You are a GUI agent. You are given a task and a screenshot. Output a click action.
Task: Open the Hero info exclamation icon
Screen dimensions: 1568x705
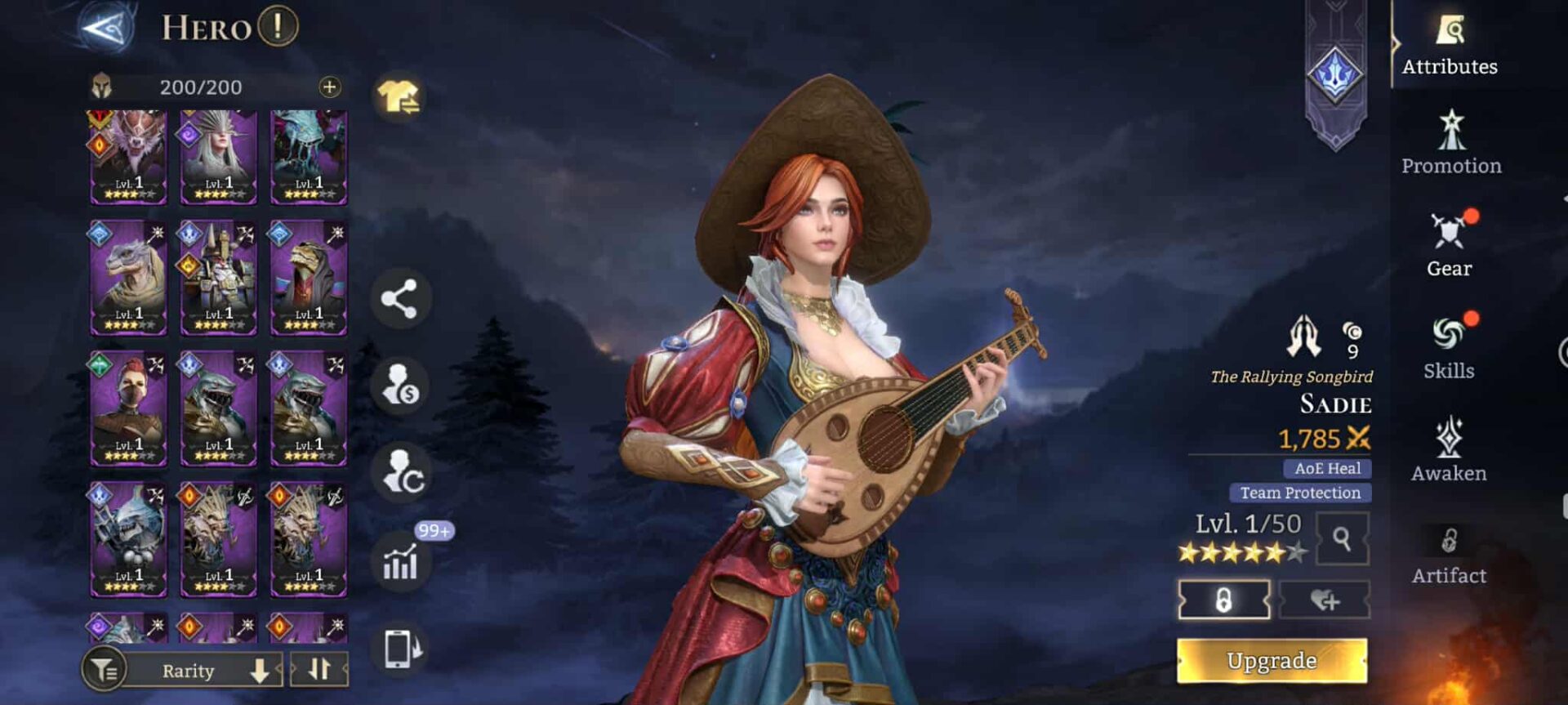278,26
